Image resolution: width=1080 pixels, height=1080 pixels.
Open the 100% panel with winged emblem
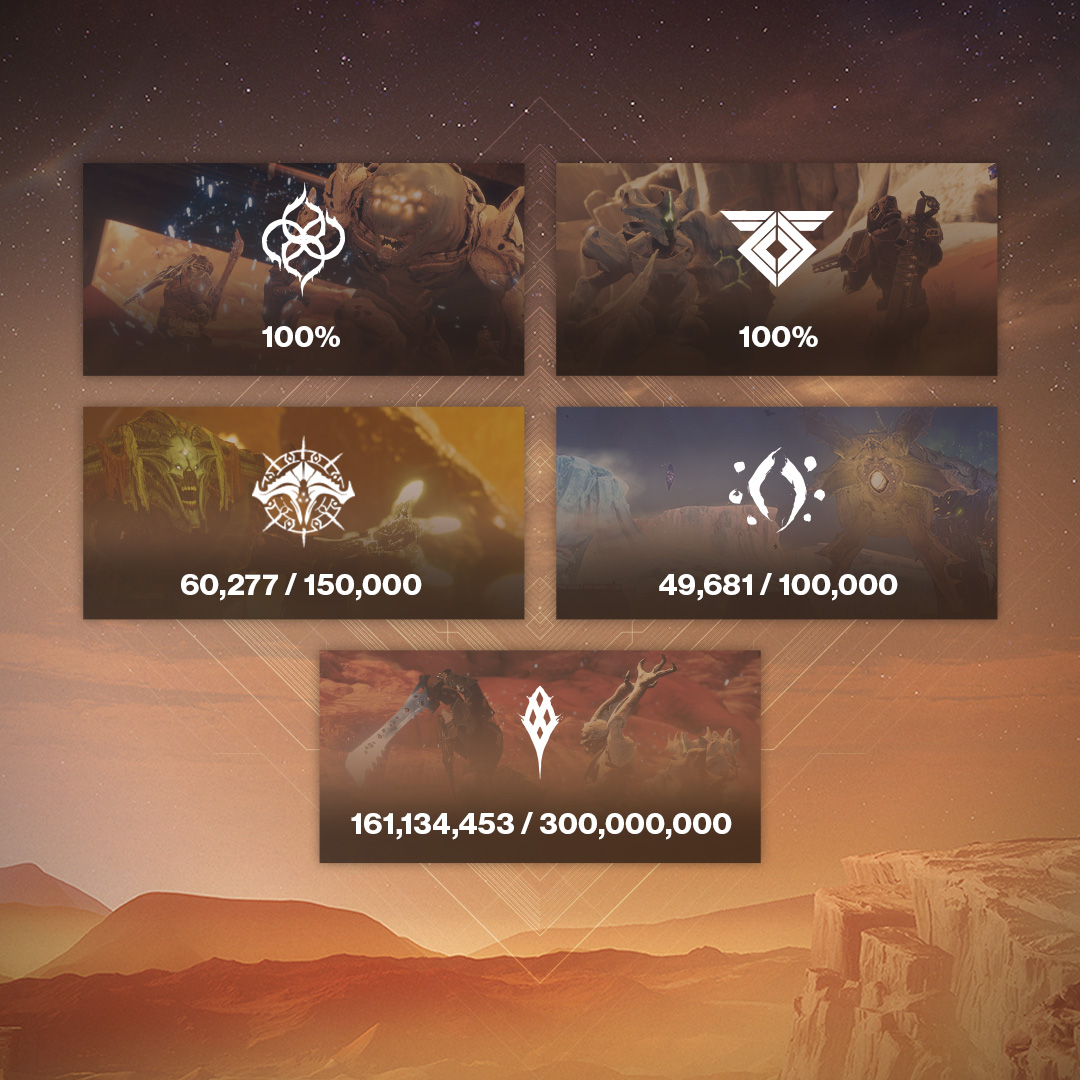(x=776, y=270)
